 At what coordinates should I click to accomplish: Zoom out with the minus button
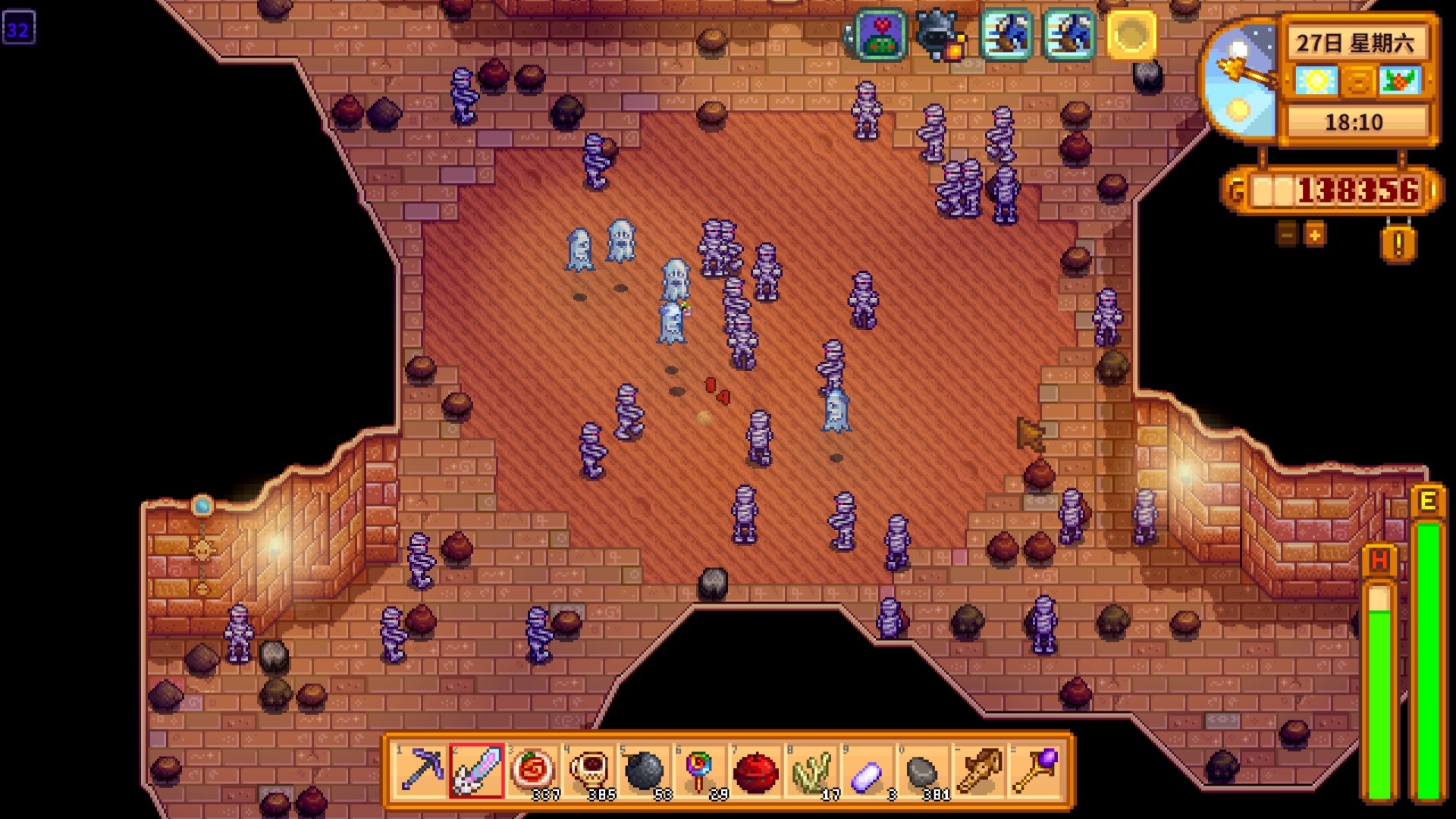tap(1286, 234)
